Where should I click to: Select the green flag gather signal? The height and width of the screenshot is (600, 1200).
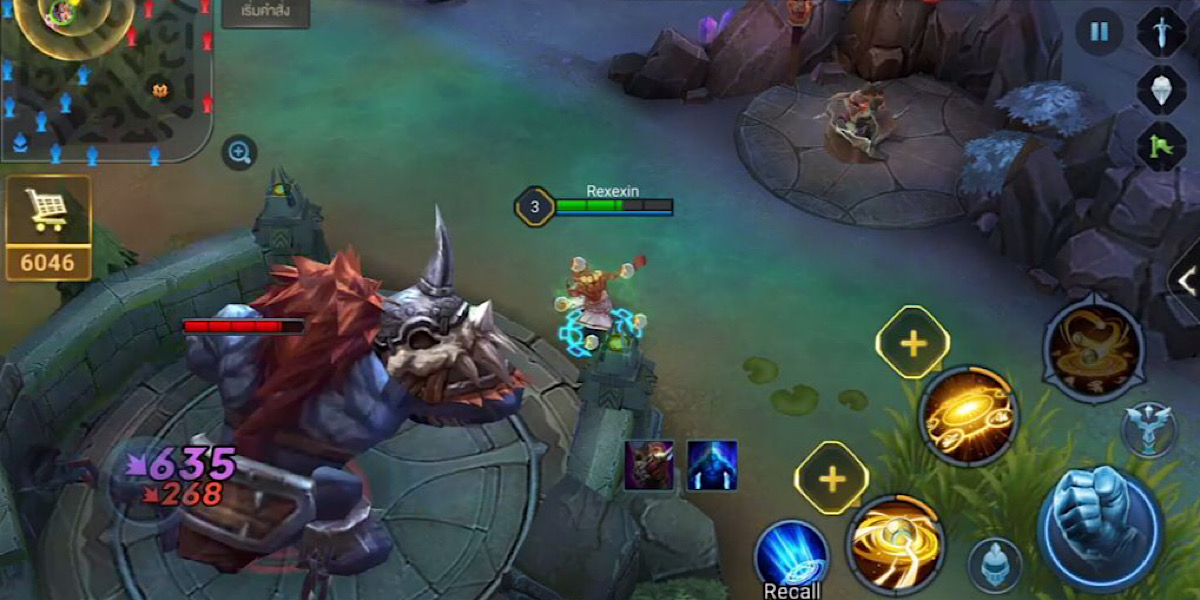point(1162,146)
